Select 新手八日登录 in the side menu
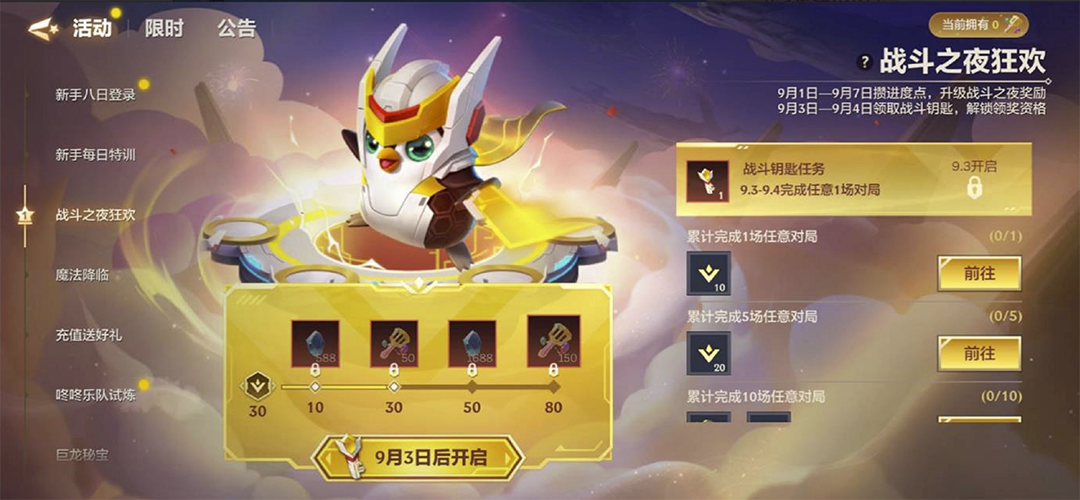 click(95, 95)
